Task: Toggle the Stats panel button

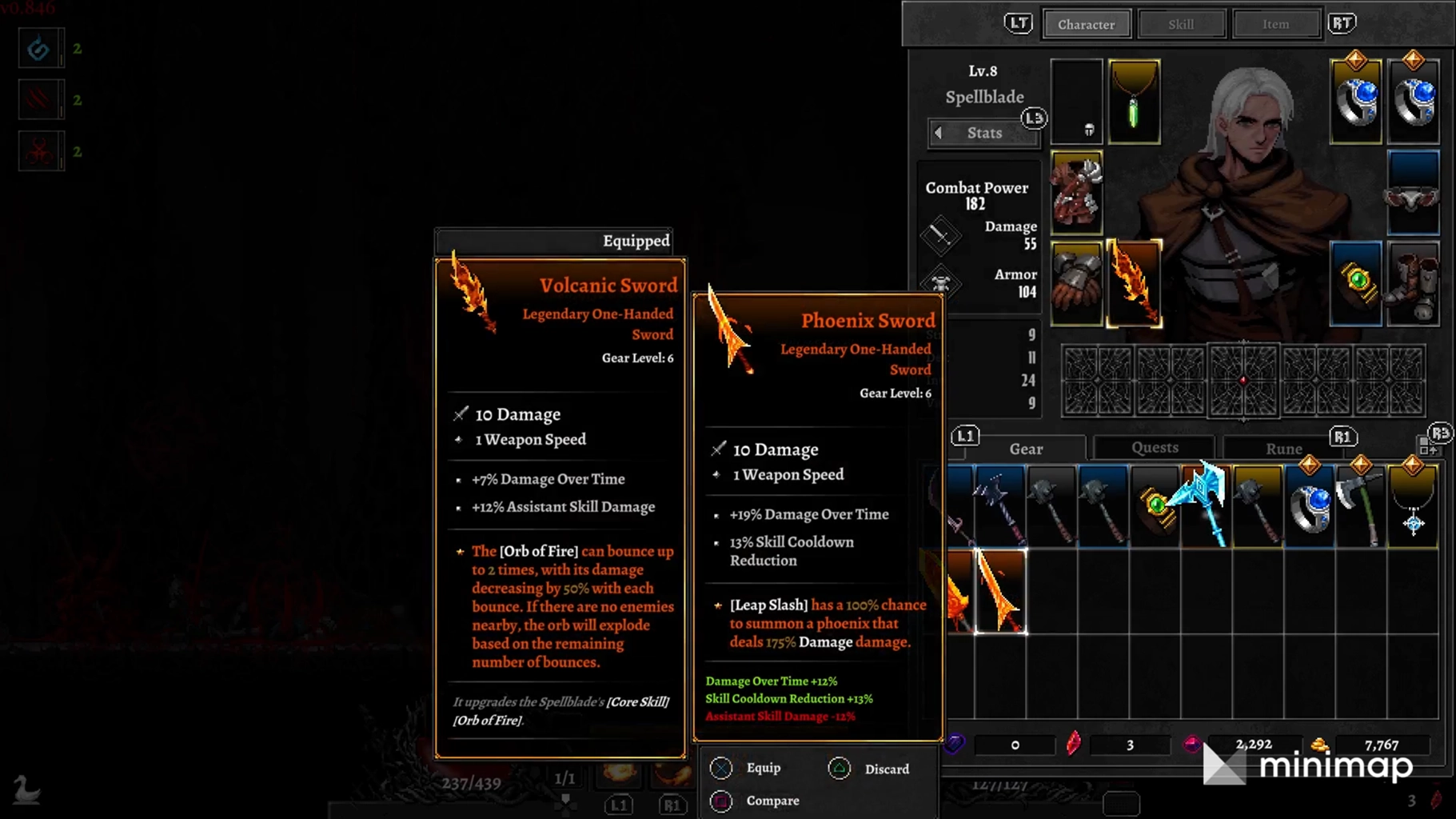Action: click(984, 133)
